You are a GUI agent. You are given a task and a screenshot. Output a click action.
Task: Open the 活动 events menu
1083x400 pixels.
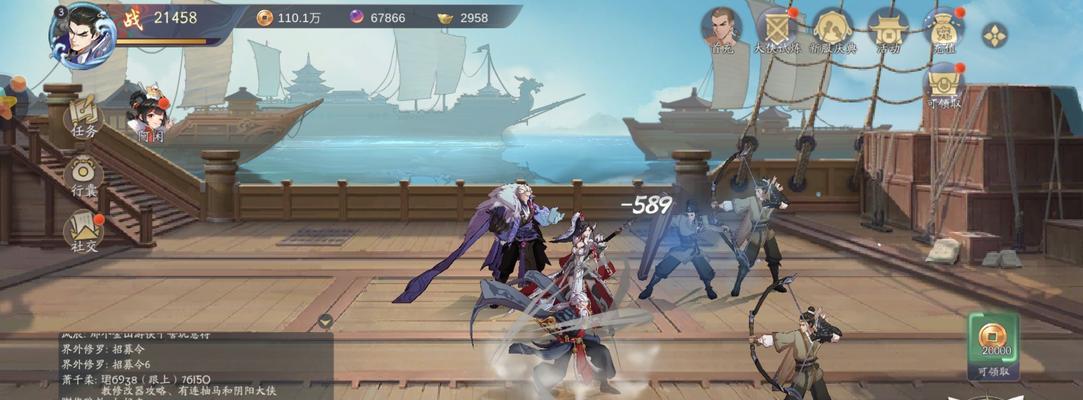pyautogui.click(x=887, y=30)
